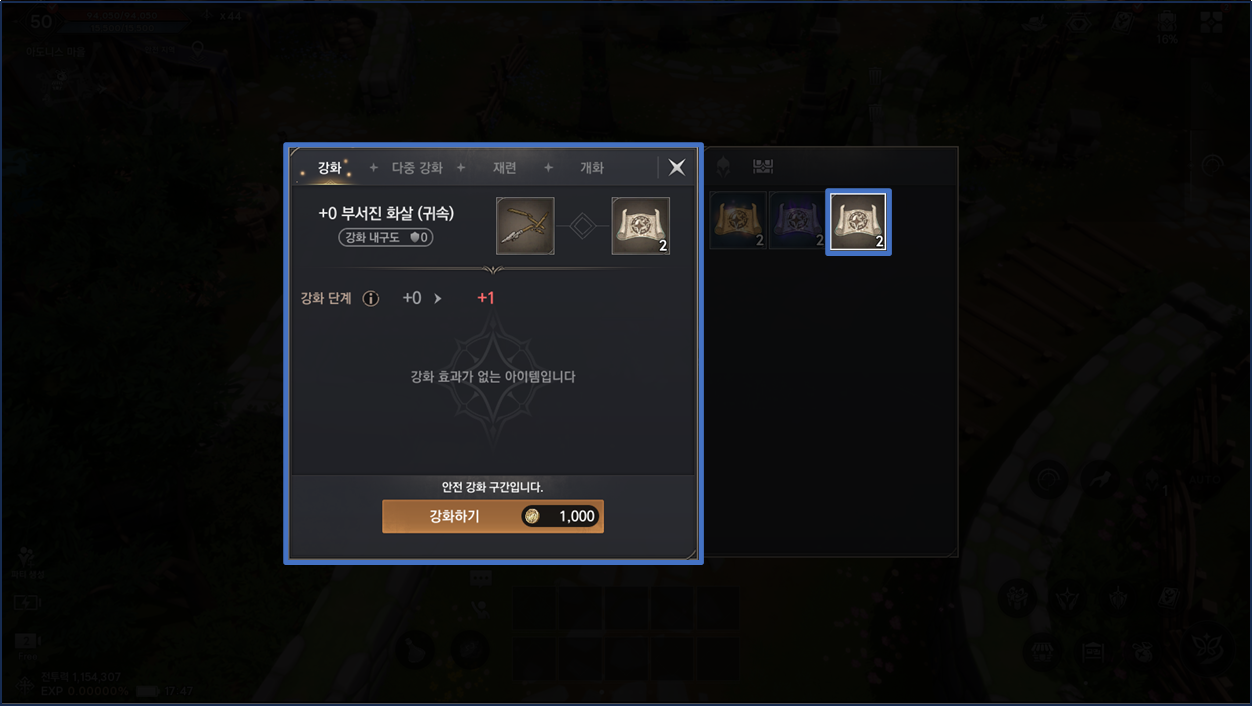1252x706 pixels.
Task: Click the scroll material slot beside the arrow
Action: (640, 226)
